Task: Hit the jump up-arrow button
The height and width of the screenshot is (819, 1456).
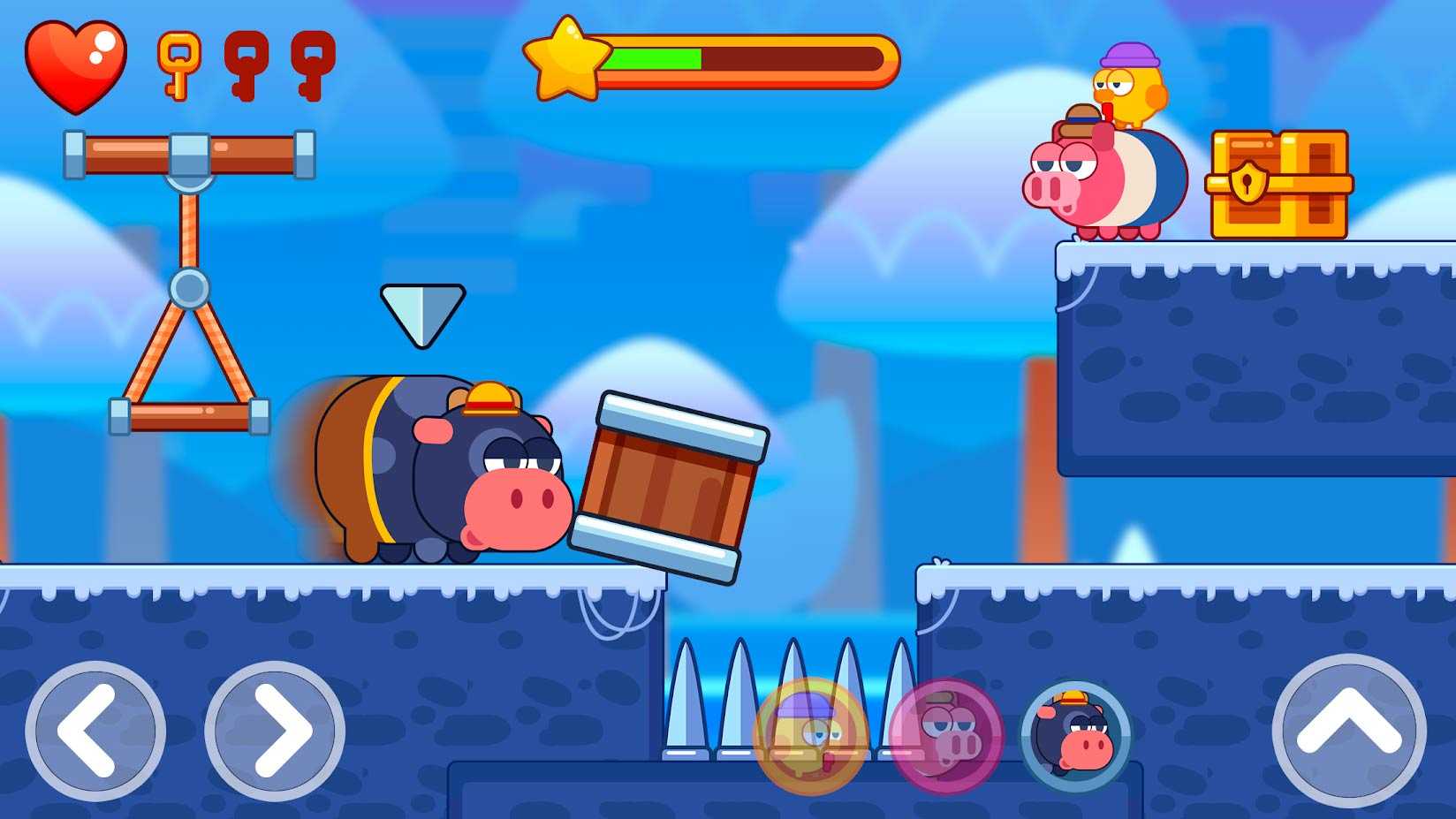Action: pos(1348,731)
